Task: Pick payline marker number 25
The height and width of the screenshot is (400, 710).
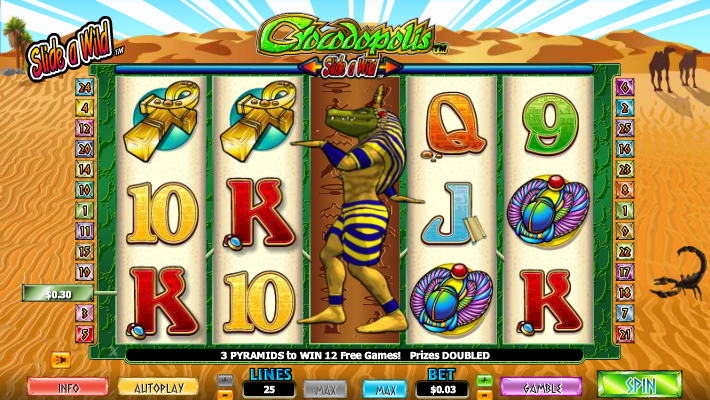Action: click(x=625, y=128)
